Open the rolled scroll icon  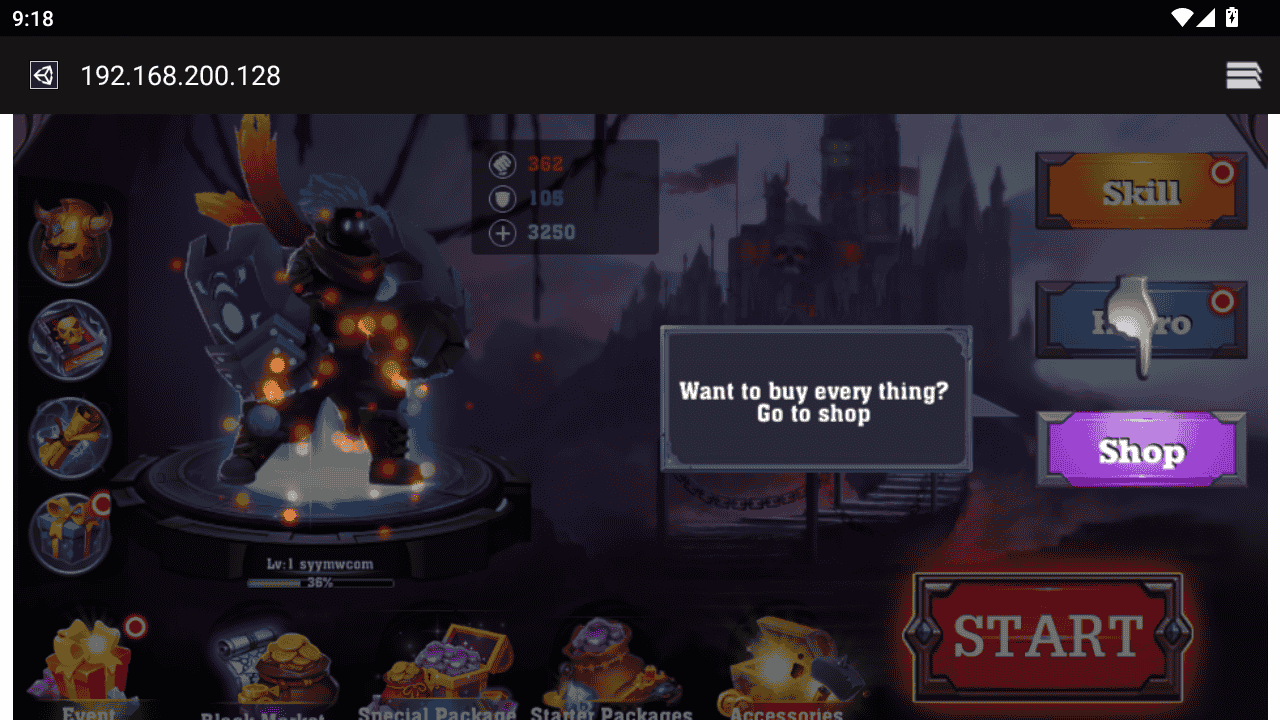click(x=70, y=438)
